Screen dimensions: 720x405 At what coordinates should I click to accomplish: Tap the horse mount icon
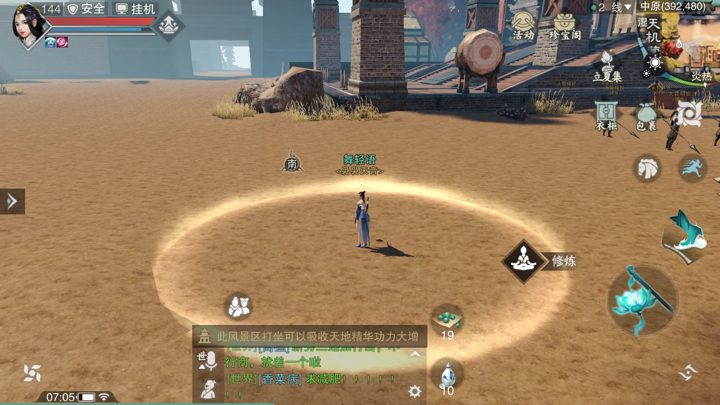[648, 168]
